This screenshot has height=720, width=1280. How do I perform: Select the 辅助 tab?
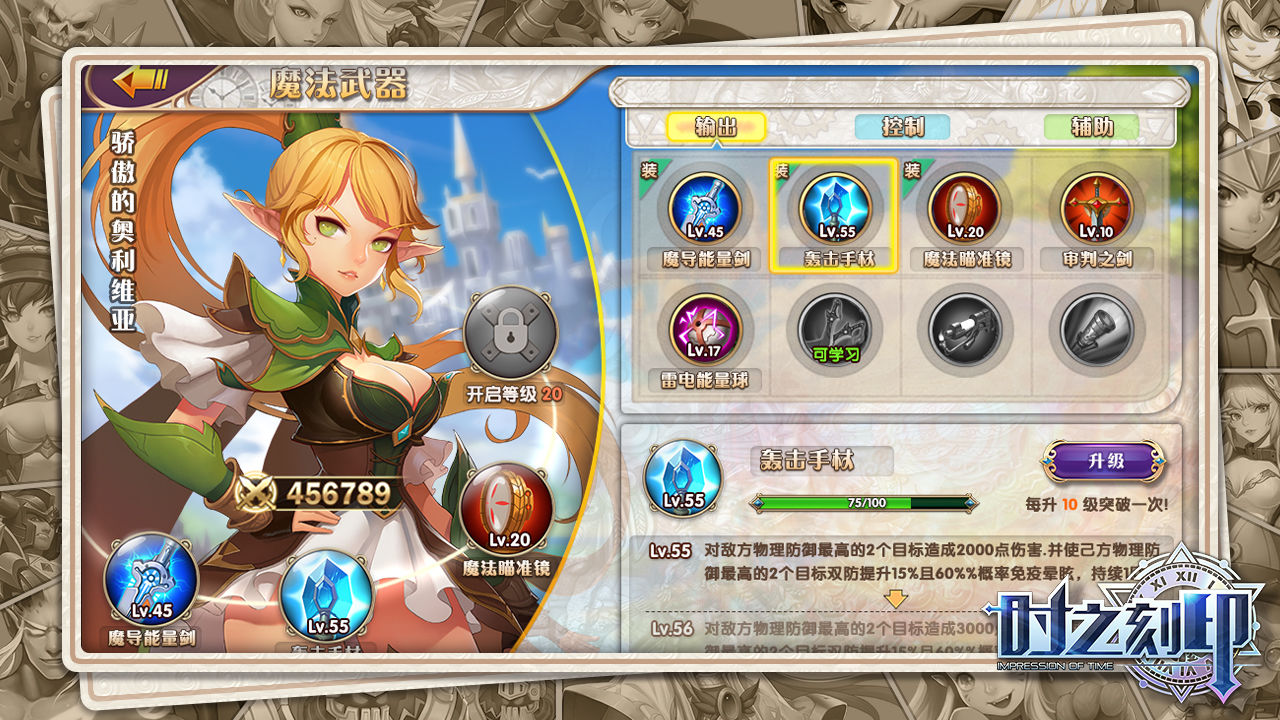click(1092, 127)
